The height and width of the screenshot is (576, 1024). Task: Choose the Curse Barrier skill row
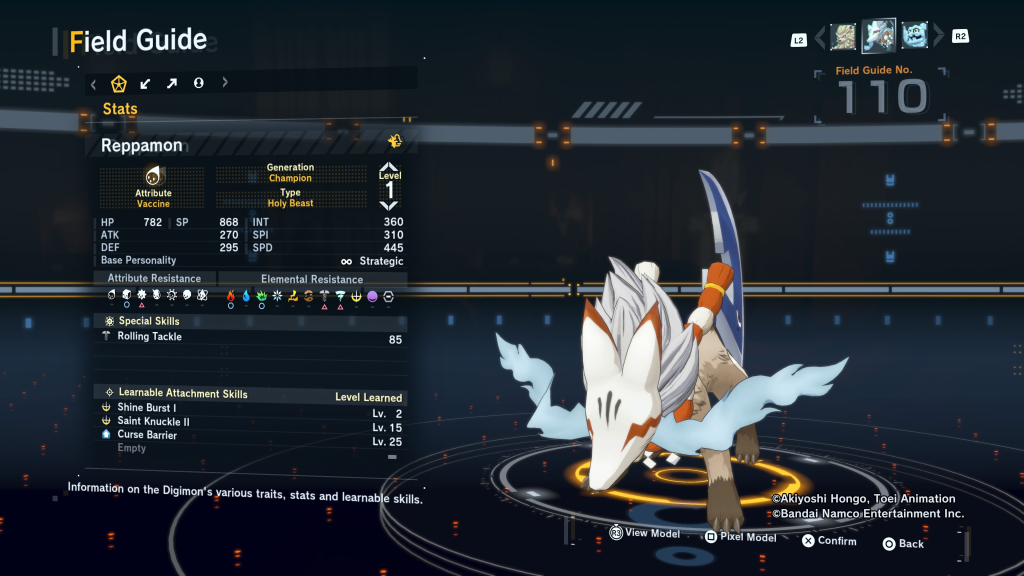(x=147, y=435)
